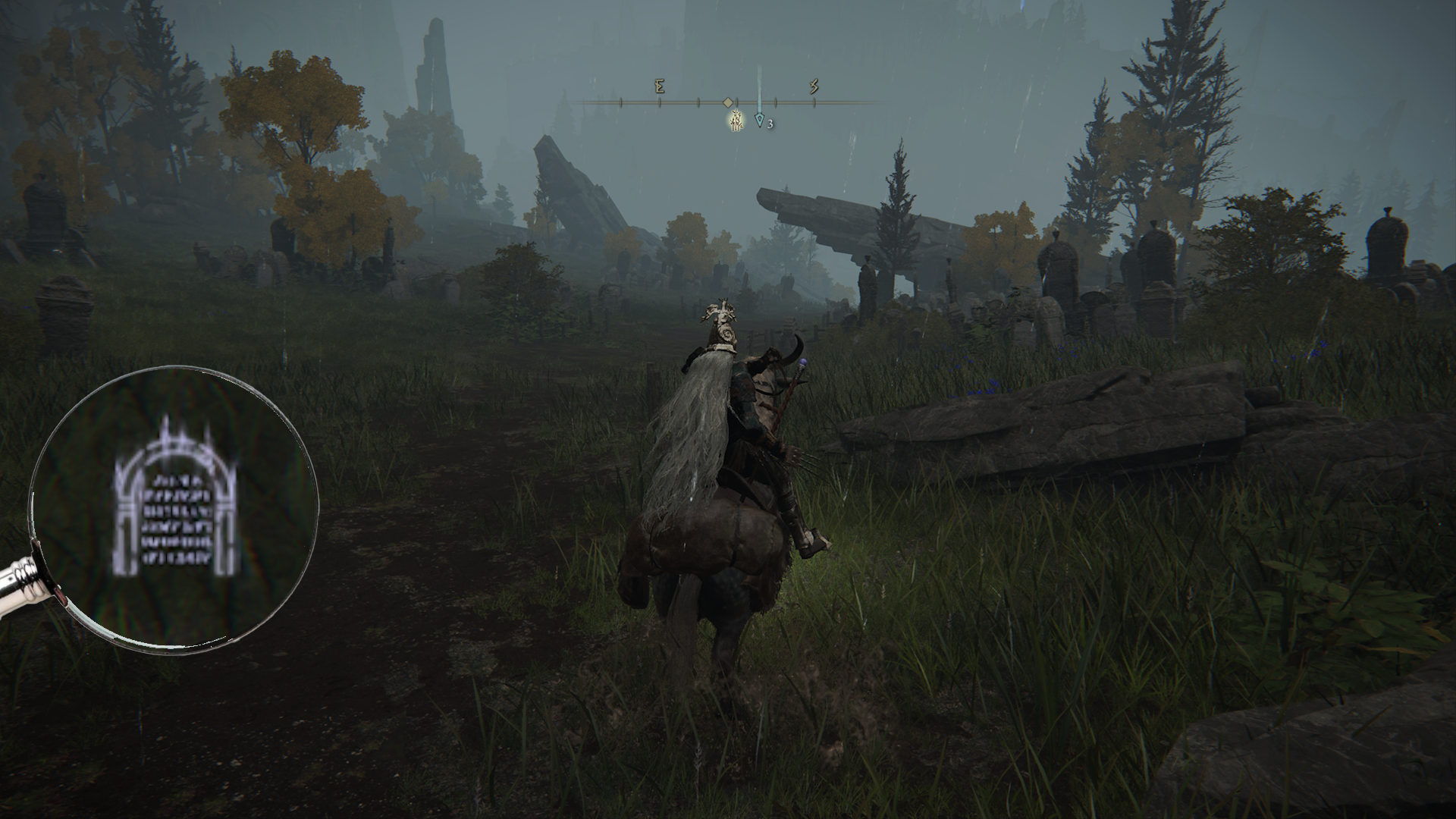
Task: Click the diamond cardinal marker on the compass bar
Action: click(x=727, y=102)
